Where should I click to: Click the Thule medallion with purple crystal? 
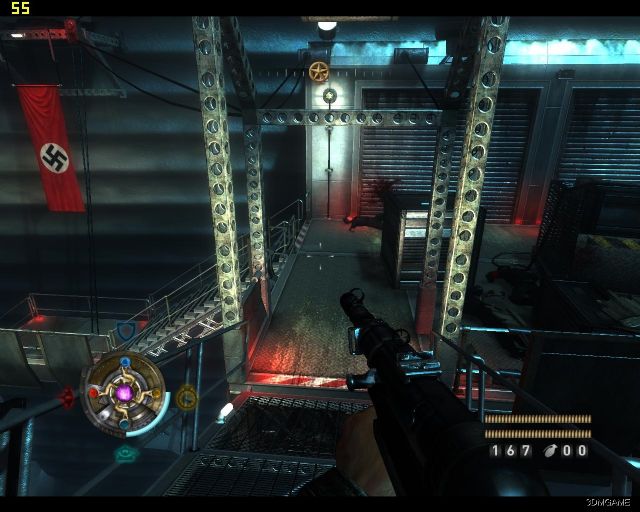[x=125, y=393]
